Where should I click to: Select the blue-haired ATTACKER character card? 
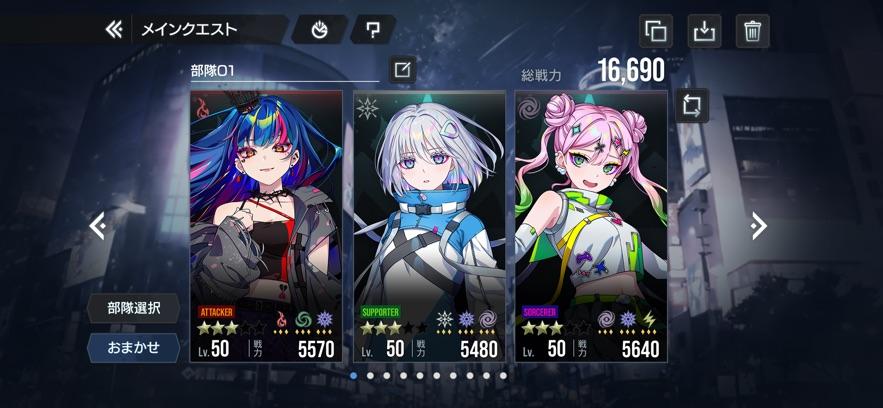click(266, 225)
